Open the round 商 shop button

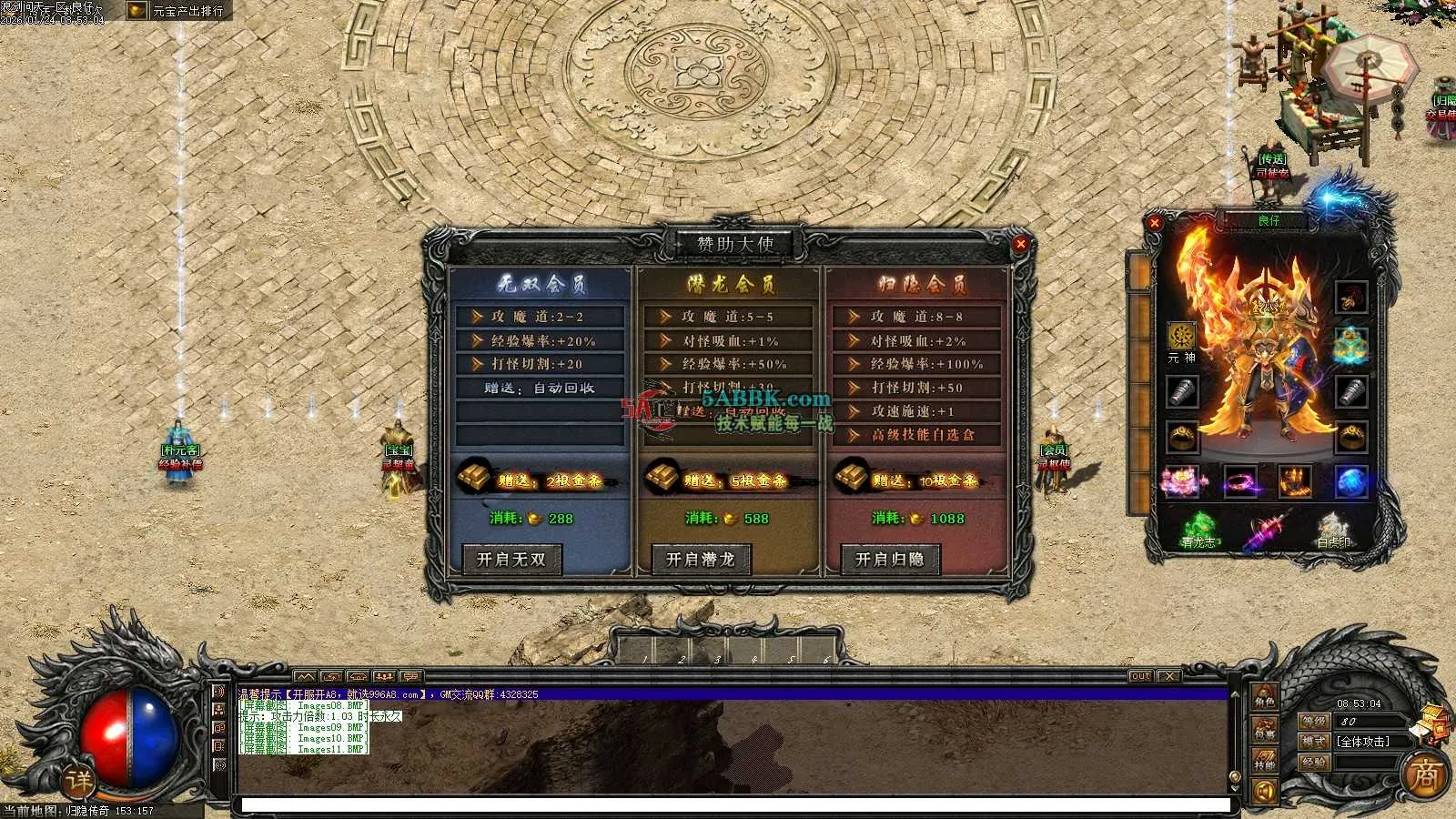tap(1425, 774)
